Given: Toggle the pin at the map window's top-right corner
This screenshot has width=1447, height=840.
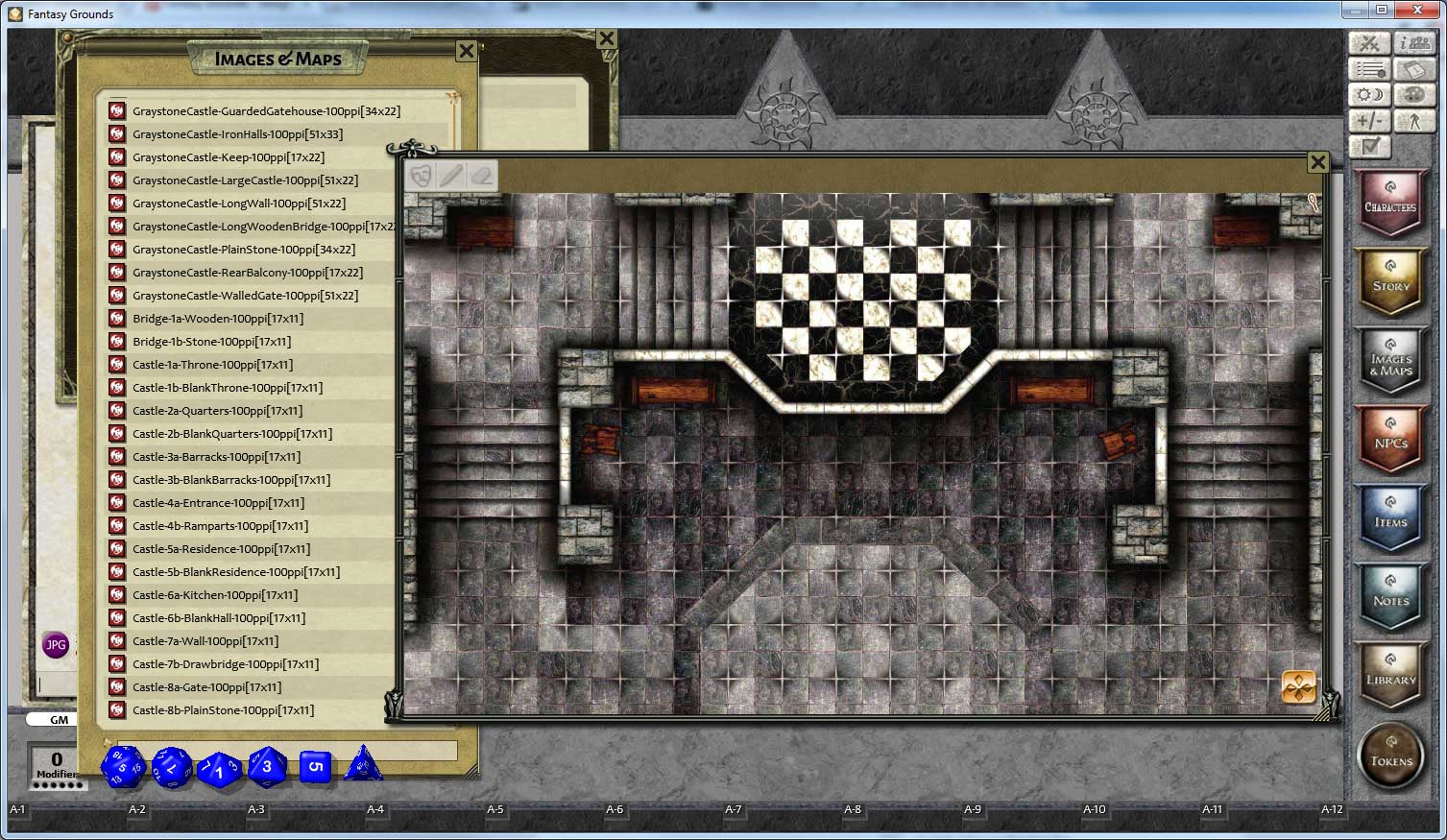Looking at the screenshot, I should click(1314, 204).
